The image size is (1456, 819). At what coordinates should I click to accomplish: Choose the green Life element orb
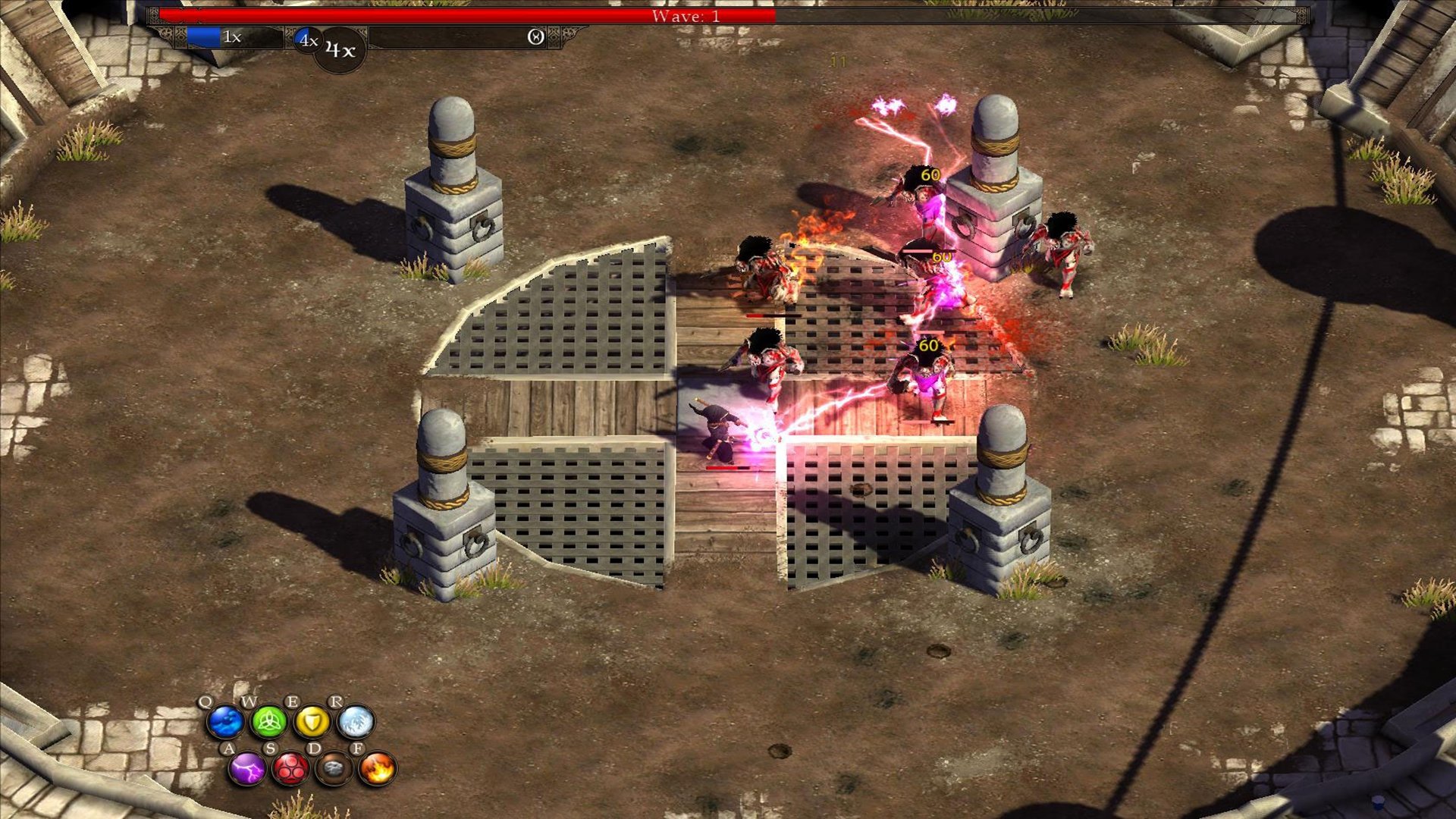click(268, 722)
